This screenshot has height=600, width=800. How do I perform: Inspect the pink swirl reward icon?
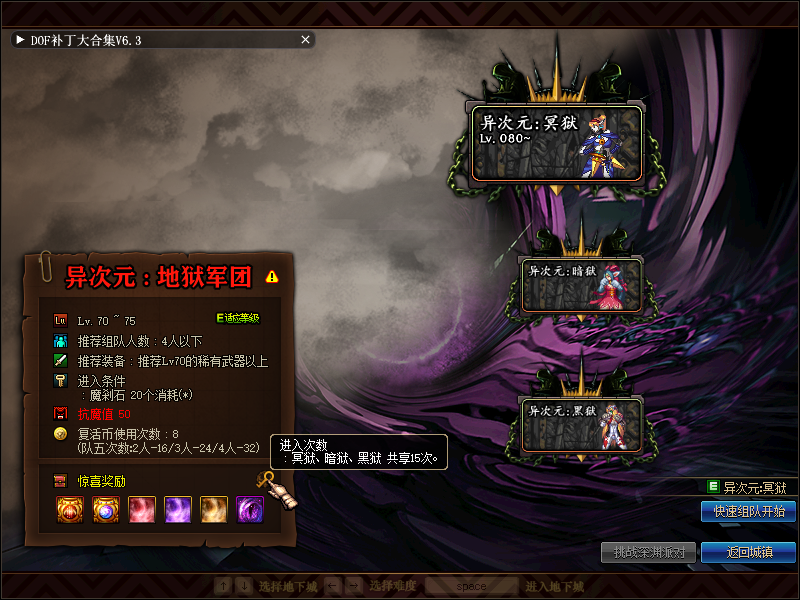pos(141,509)
